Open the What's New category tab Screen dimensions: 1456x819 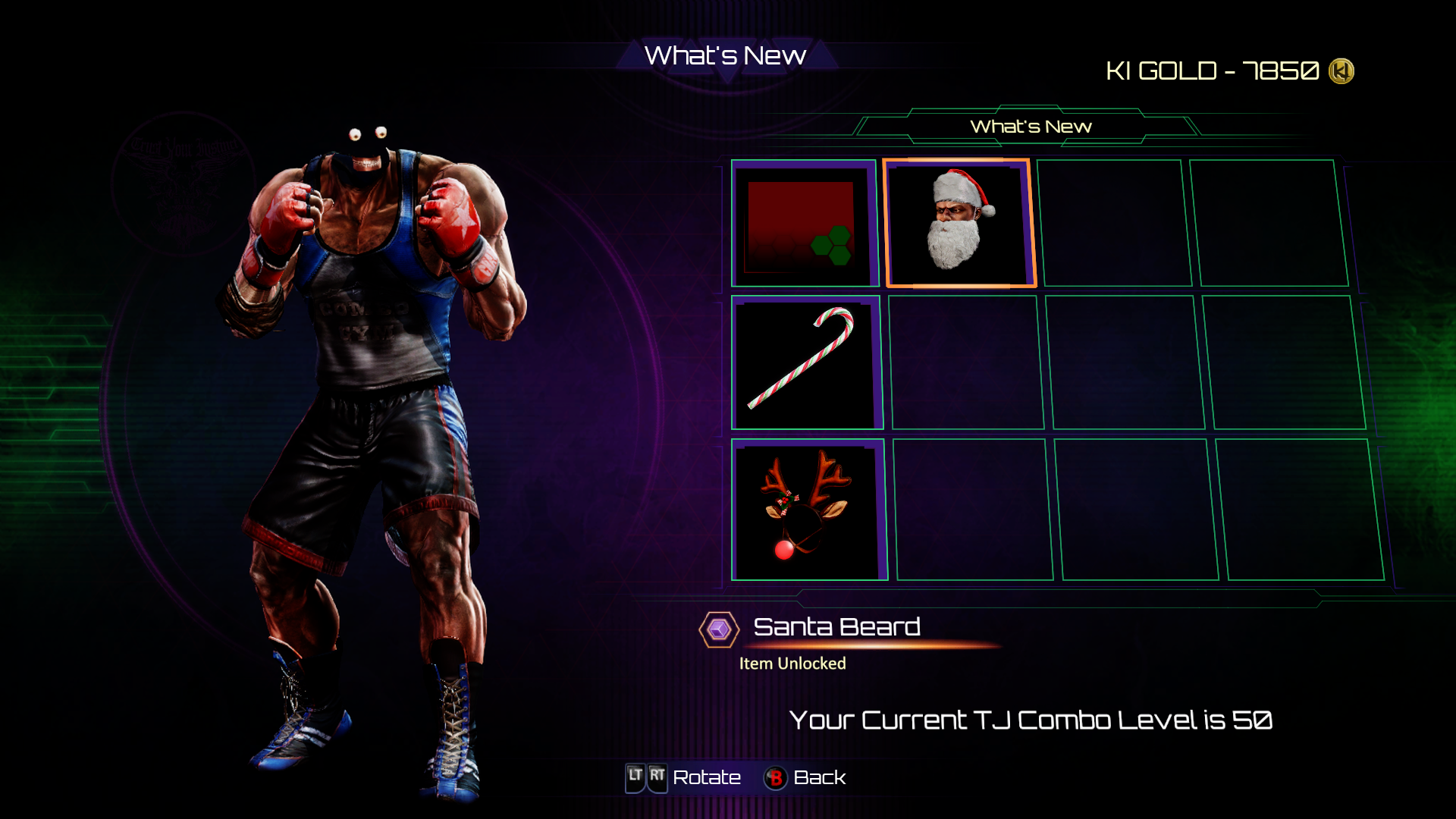click(x=1030, y=127)
